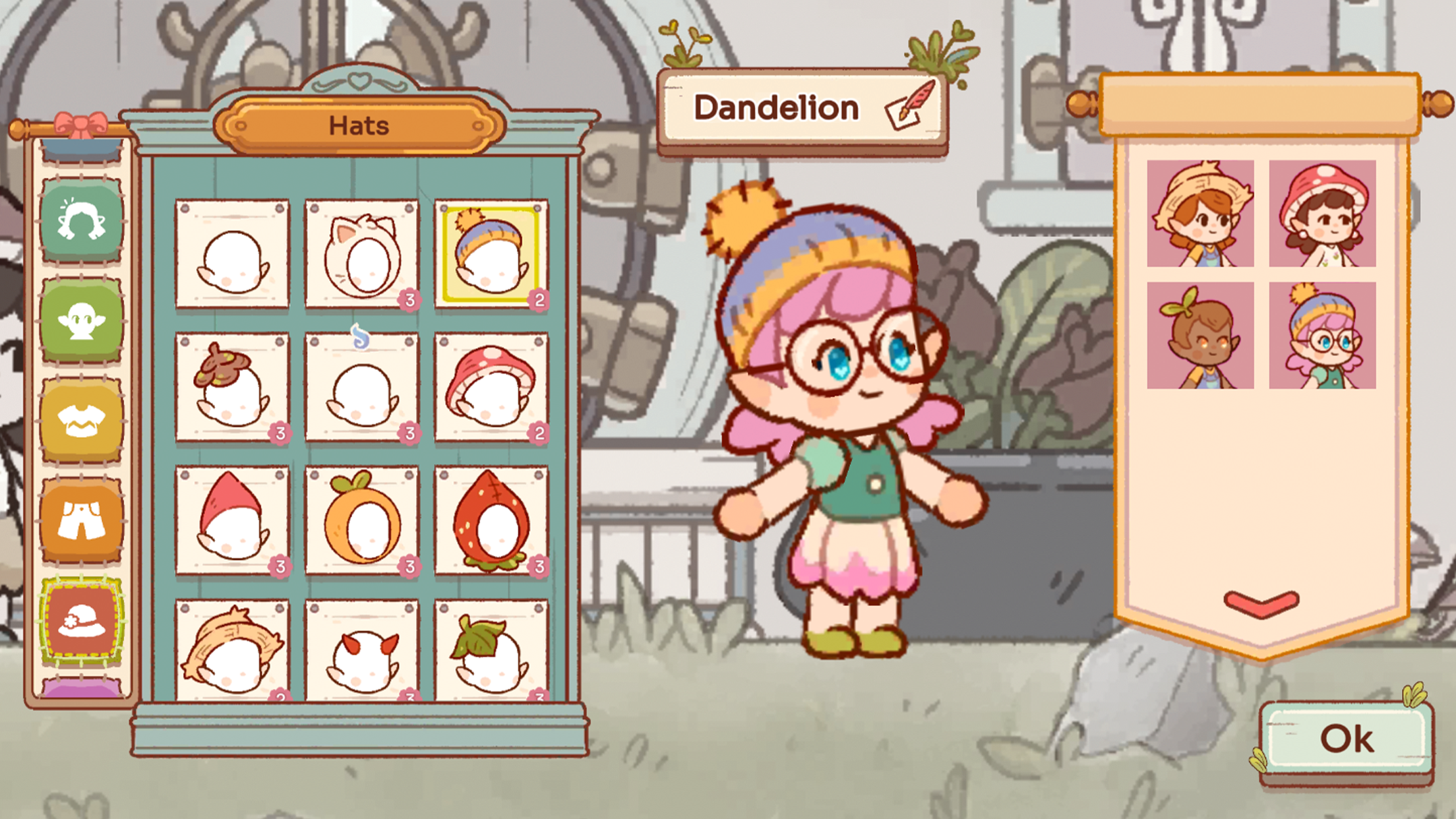Equip the red gnome hat

tap(232, 521)
